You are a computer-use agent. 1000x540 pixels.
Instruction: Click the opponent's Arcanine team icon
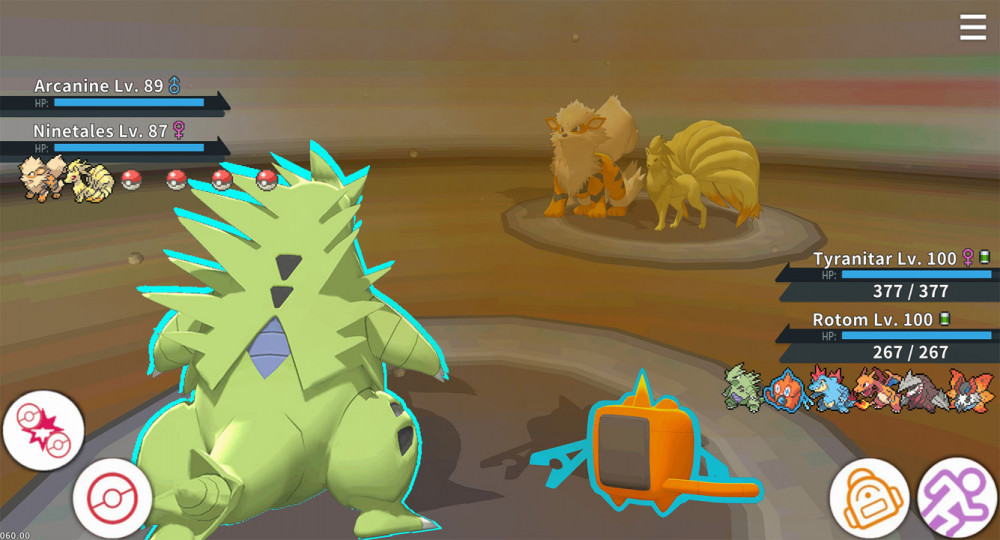(41, 179)
